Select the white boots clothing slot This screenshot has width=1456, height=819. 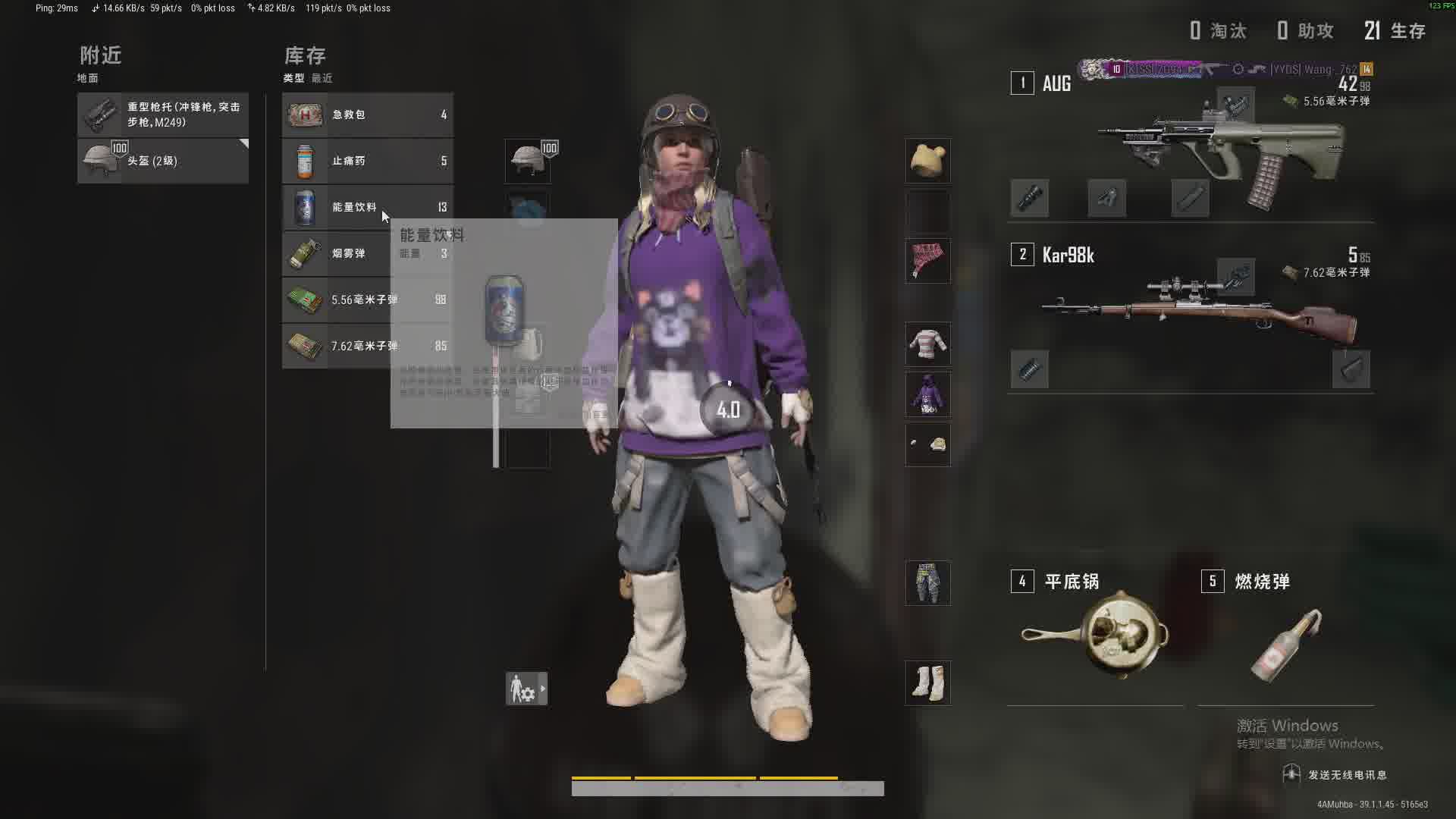click(x=927, y=682)
